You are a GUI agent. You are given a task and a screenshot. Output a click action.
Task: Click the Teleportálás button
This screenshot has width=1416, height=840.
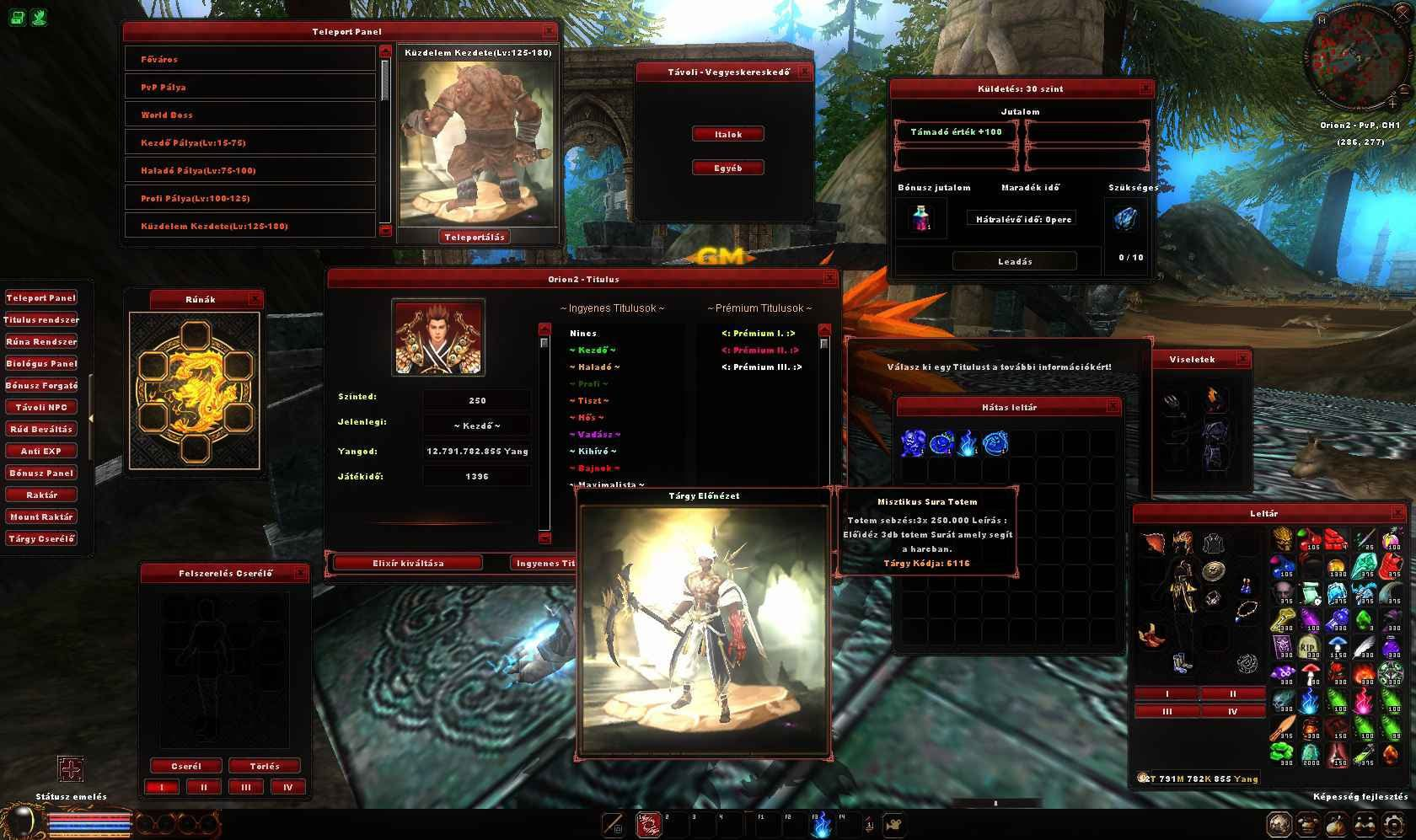475,237
